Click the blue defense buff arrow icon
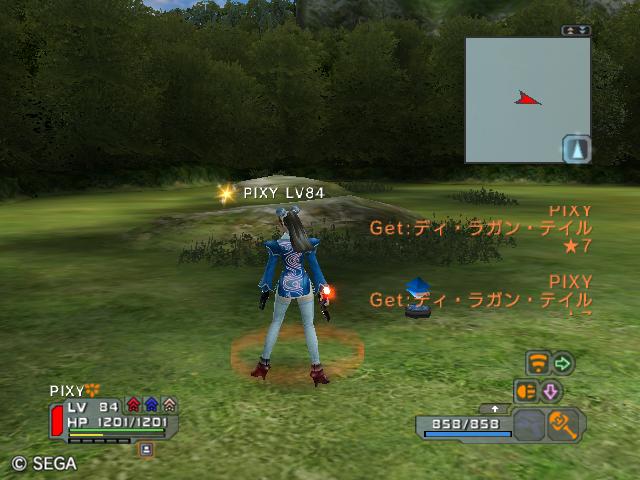 pyautogui.click(x=151, y=405)
